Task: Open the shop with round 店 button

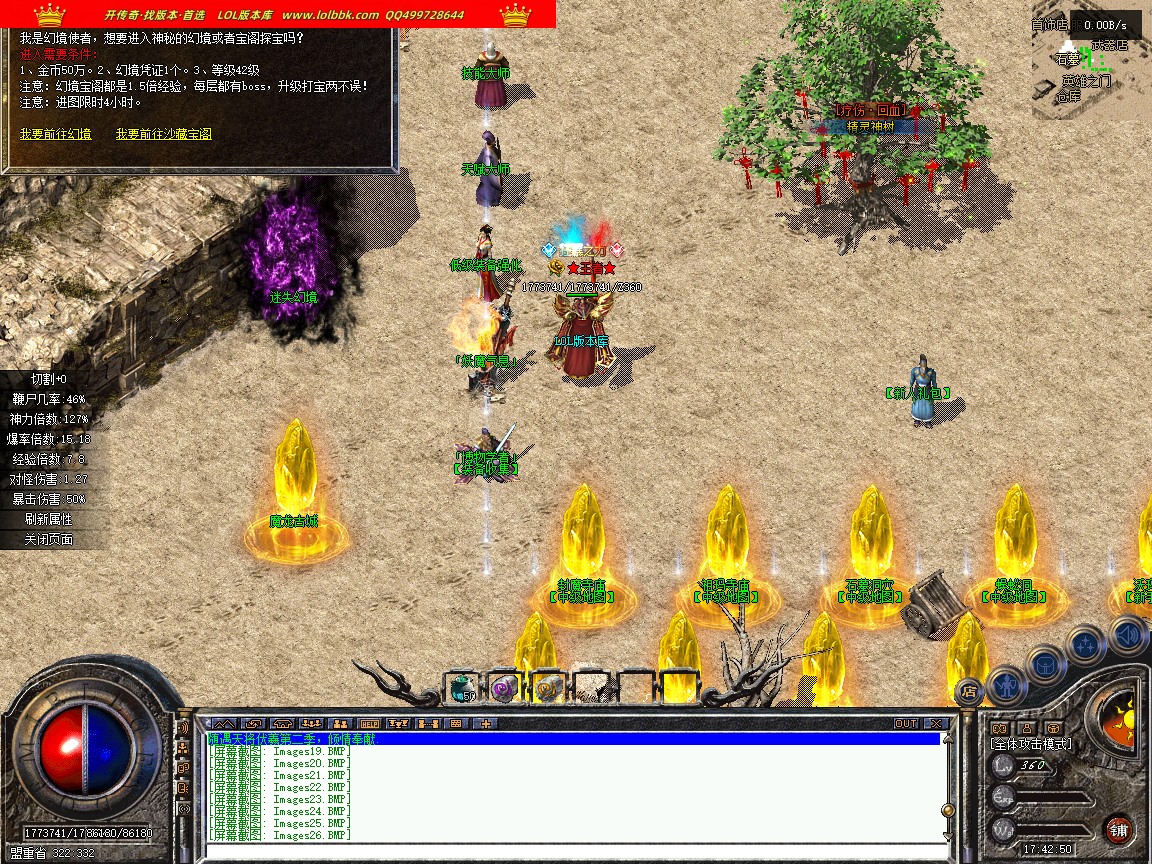Action: (x=968, y=690)
